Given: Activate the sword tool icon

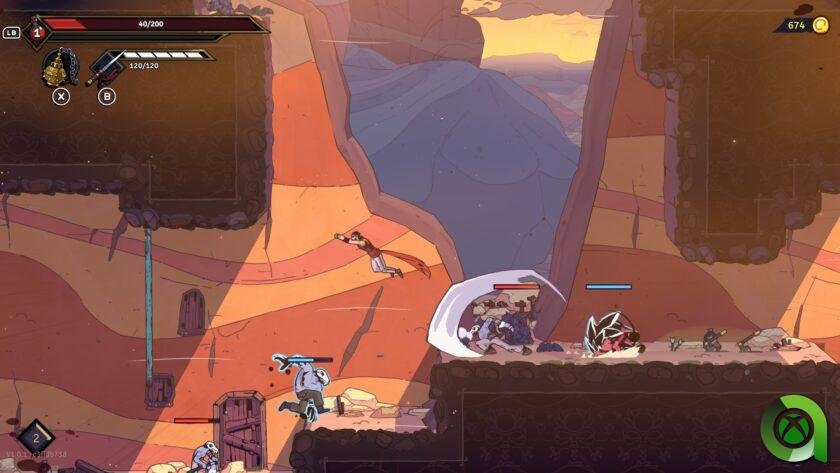Looking at the screenshot, I should click(105, 68).
